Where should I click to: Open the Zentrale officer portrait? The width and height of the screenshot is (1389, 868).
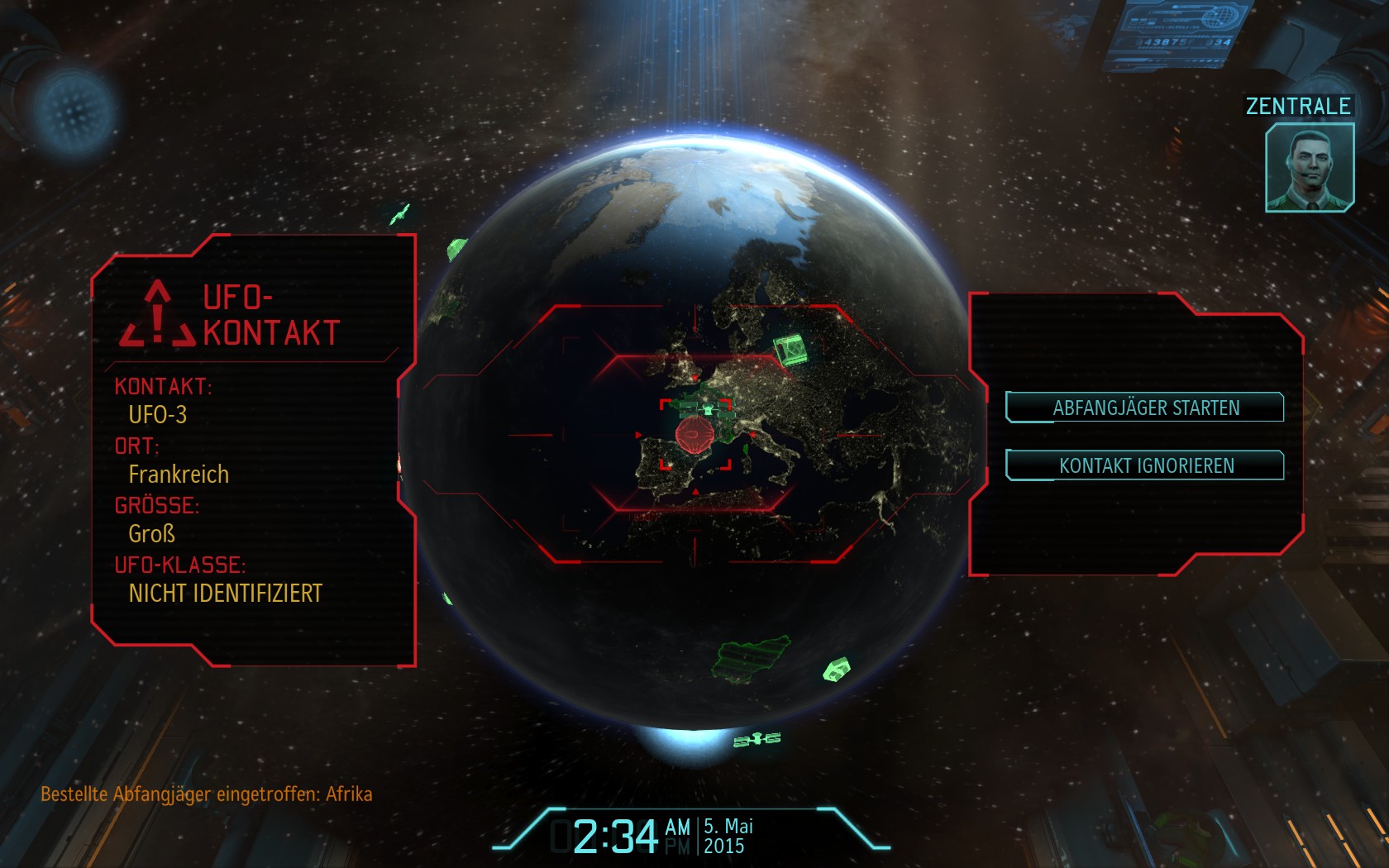click(x=1309, y=168)
